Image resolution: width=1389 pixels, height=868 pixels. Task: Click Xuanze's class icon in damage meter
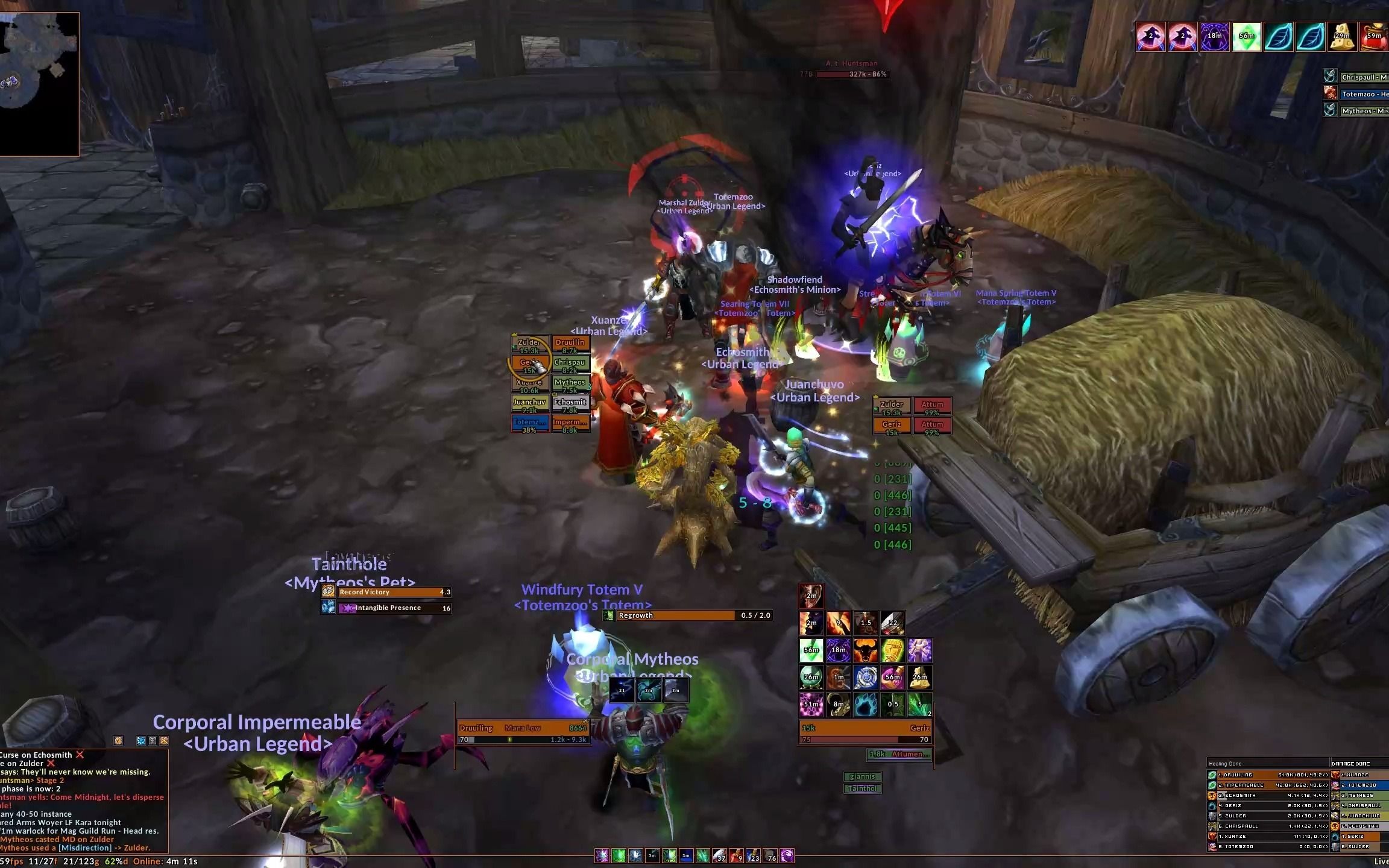[1335, 775]
